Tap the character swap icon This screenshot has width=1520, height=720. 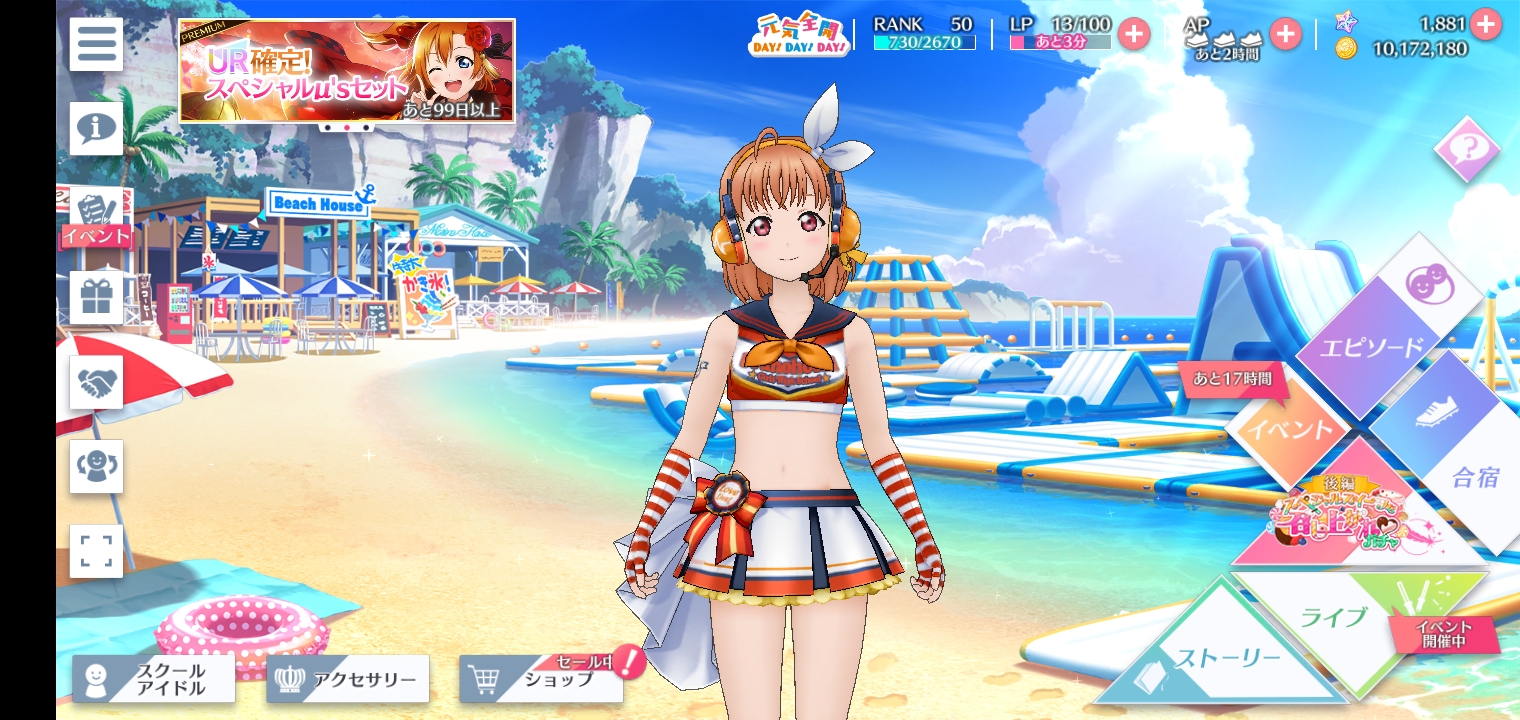(96, 466)
